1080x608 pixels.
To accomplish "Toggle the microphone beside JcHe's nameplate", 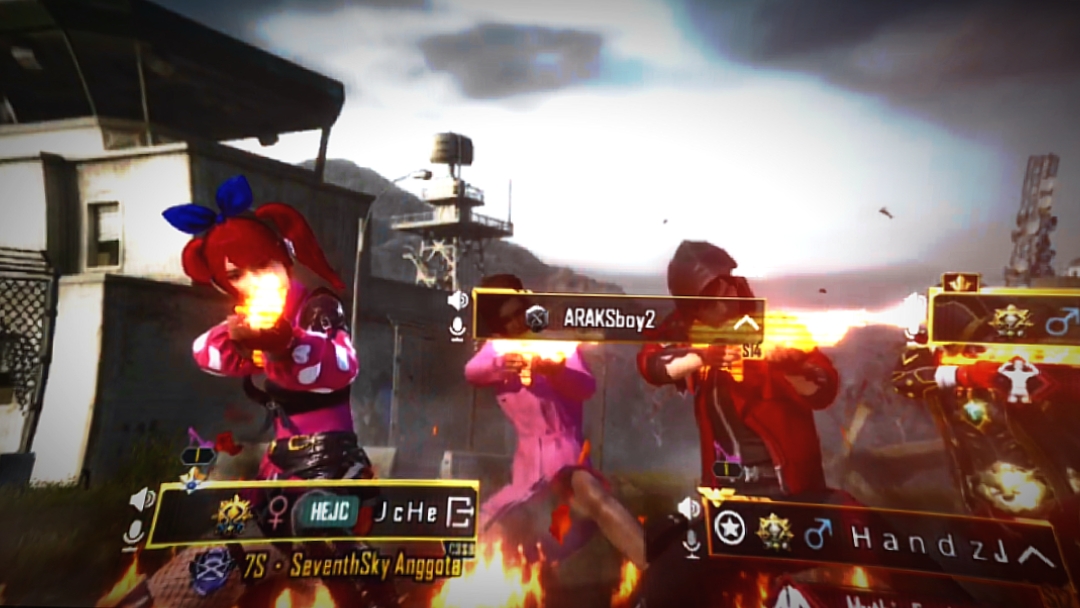I will click(134, 533).
